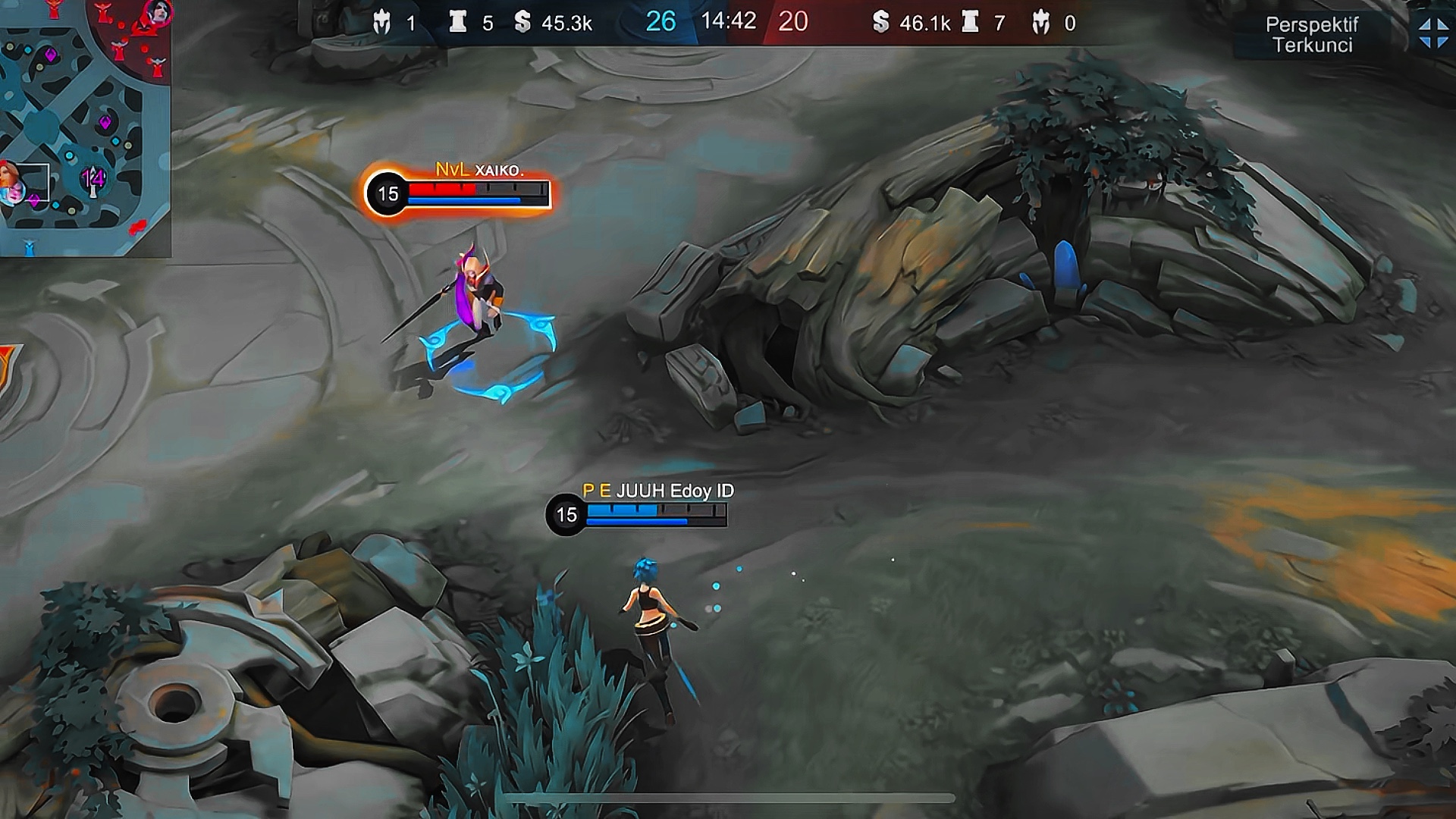Viewport: 1456px width, 819px height.
Task: Click the turret marker numbered 14 on minimap
Action: [x=93, y=180]
